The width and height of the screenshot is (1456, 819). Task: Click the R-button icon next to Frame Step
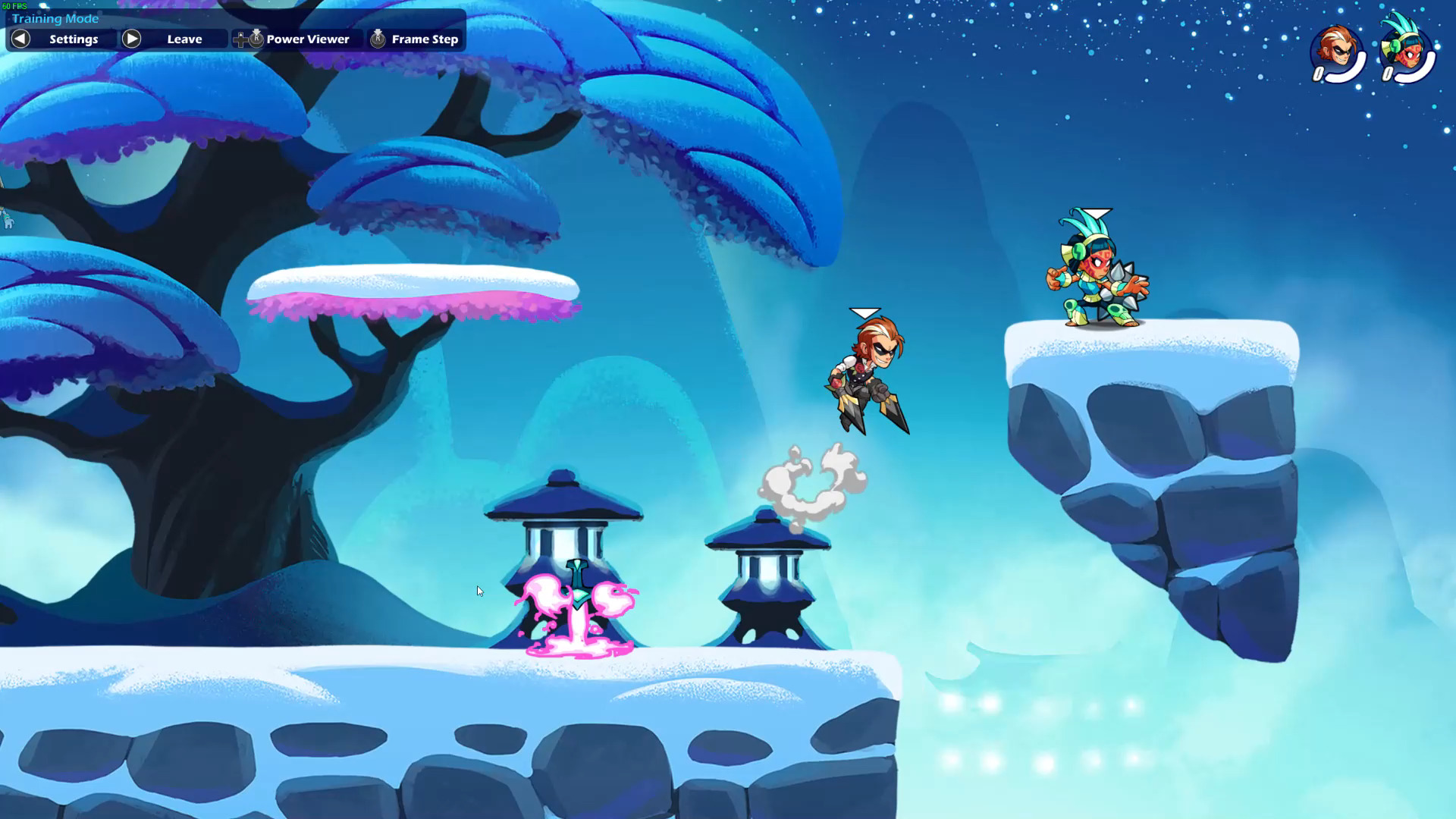click(377, 39)
